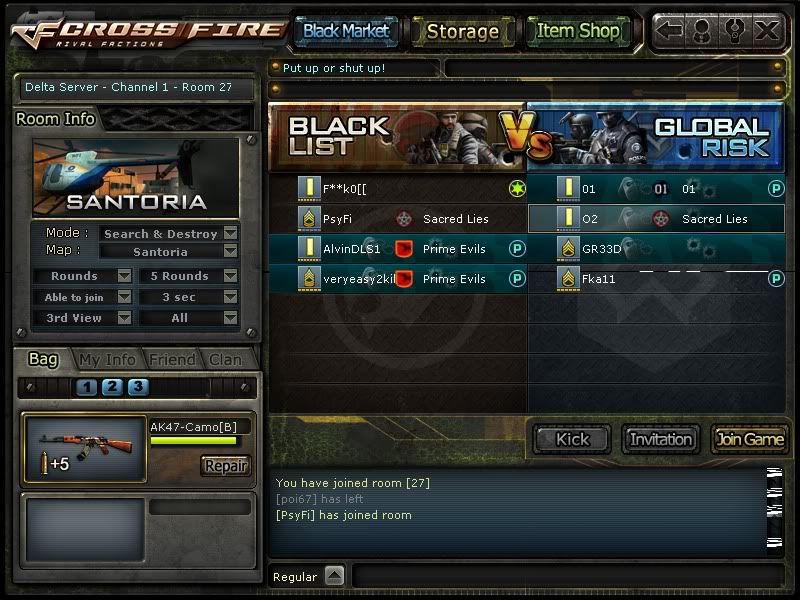Open the Friend tab
The height and width of the screenshot is (600, 800).
tap(171, 360)
